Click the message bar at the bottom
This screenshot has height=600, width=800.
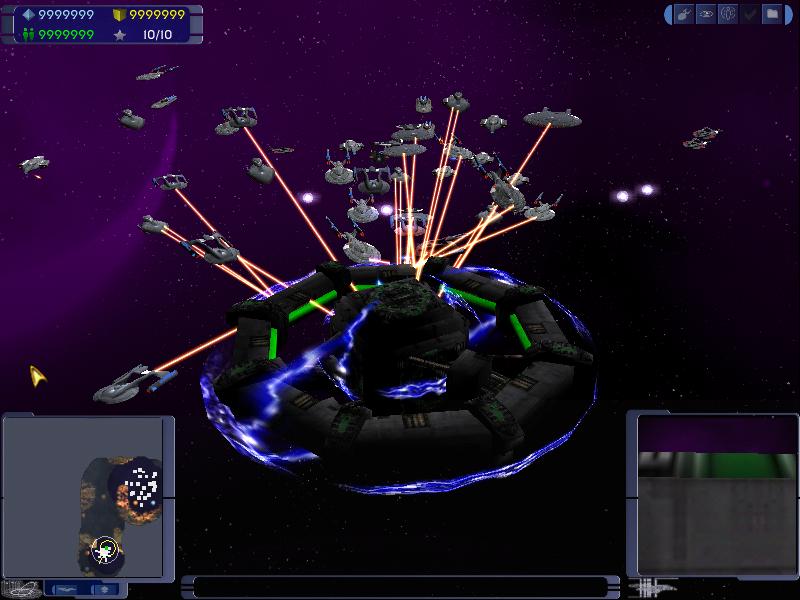click(400, 587)
